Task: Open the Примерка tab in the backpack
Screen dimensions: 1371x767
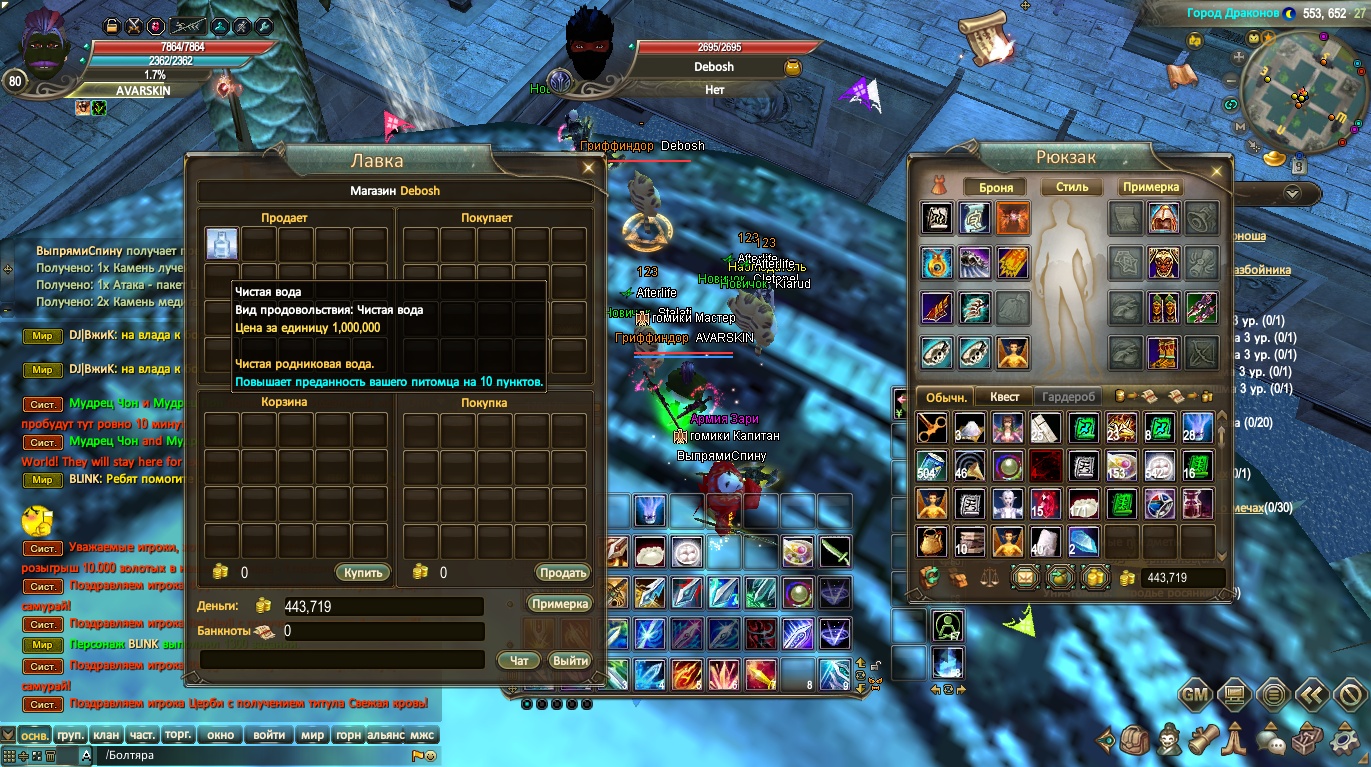Action: click(1151, 187)
